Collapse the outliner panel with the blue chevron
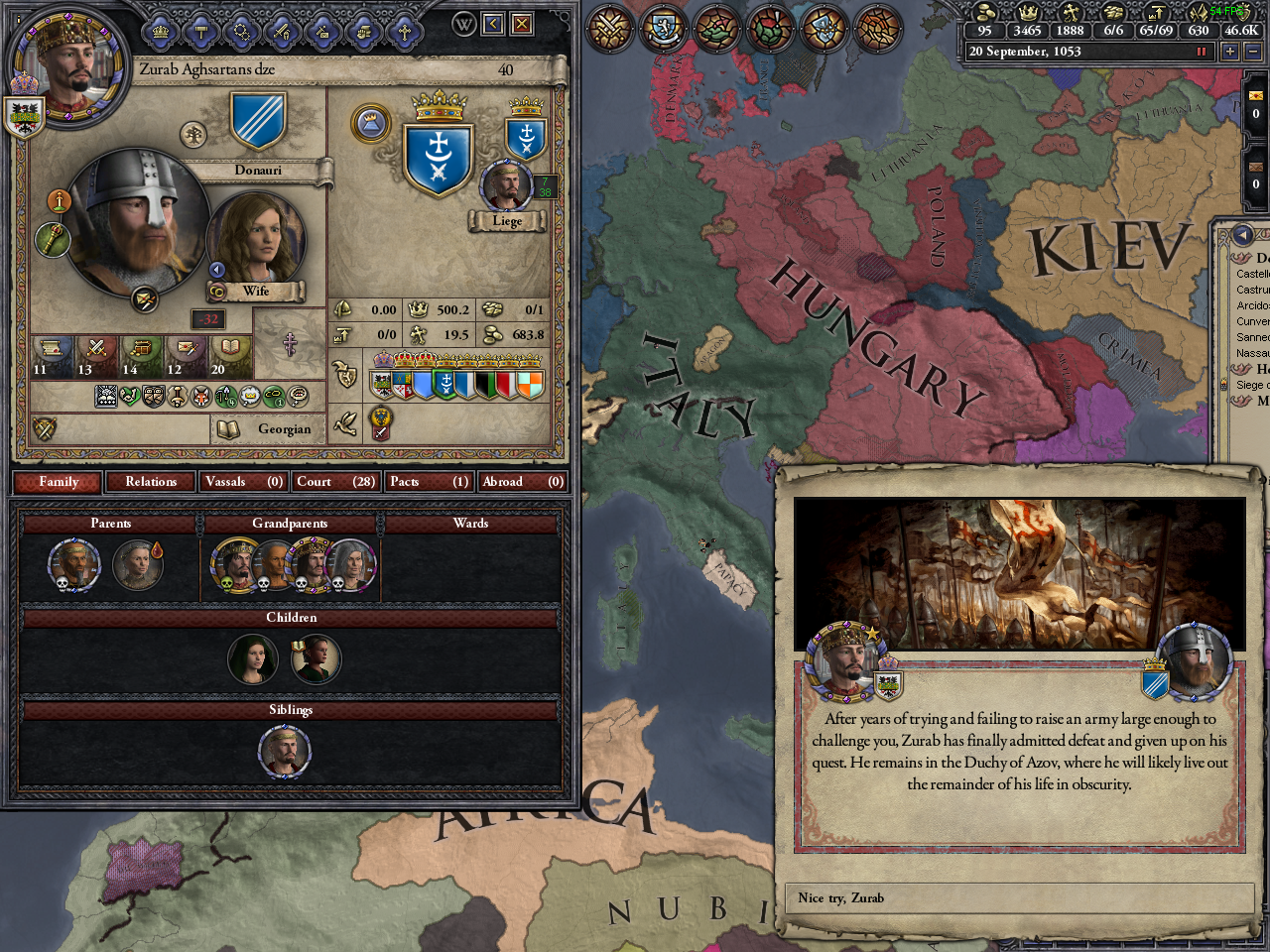 click(x=1243, y=234)
